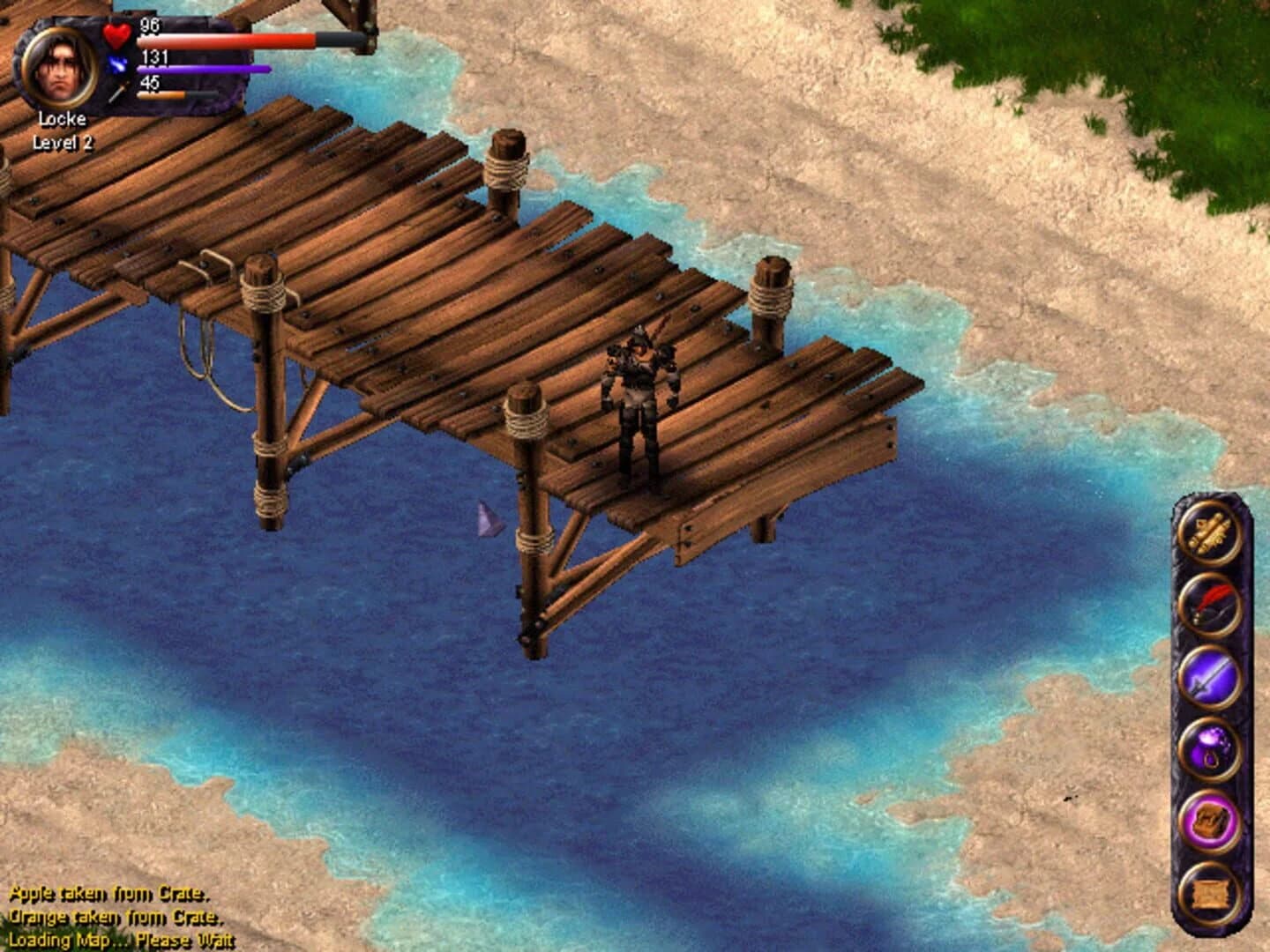Click the red heart health icon
Screen dimensions: 1270x952
click(x=115, y=35)
